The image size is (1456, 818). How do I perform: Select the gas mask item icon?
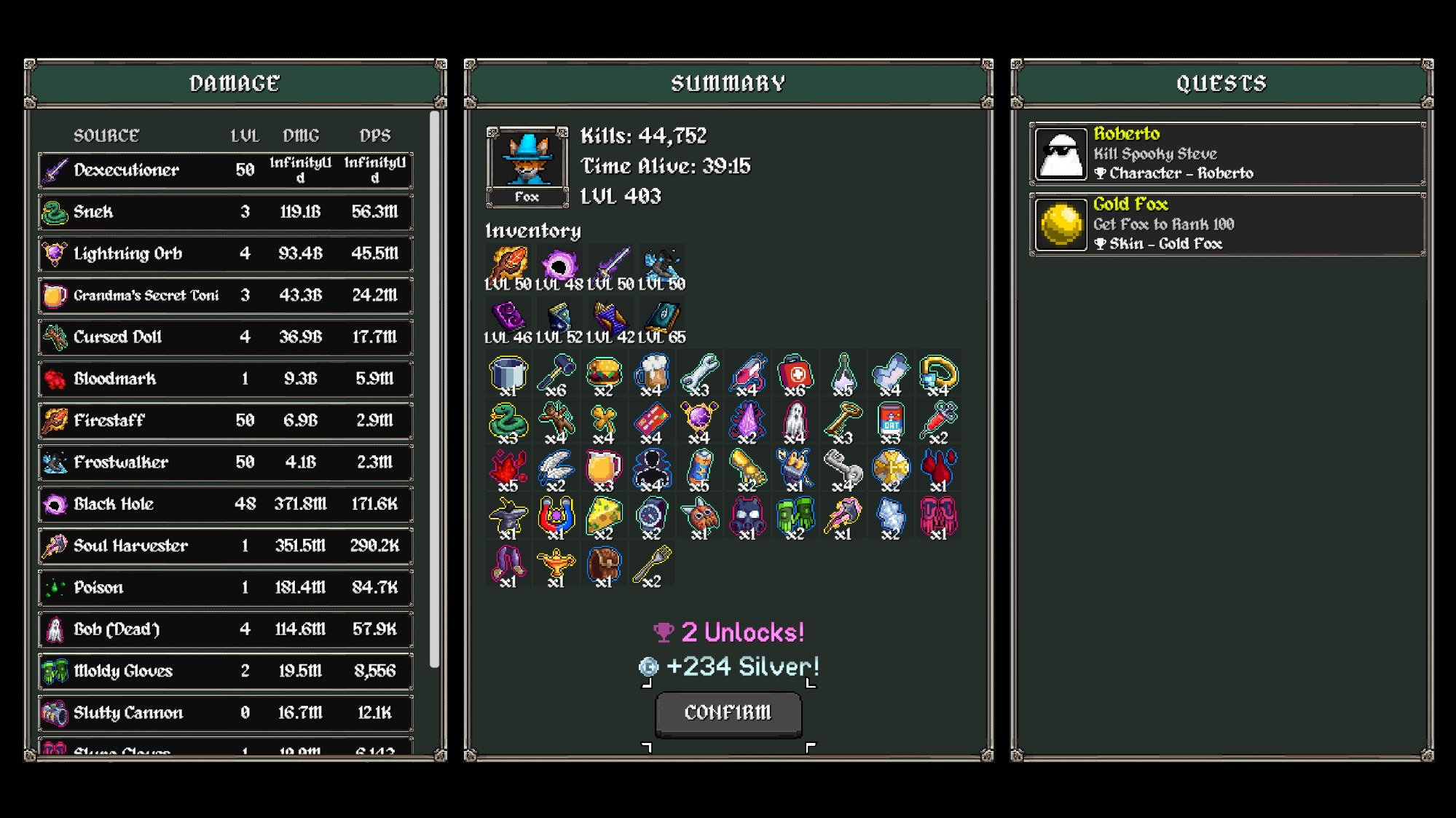click(747, 516)
